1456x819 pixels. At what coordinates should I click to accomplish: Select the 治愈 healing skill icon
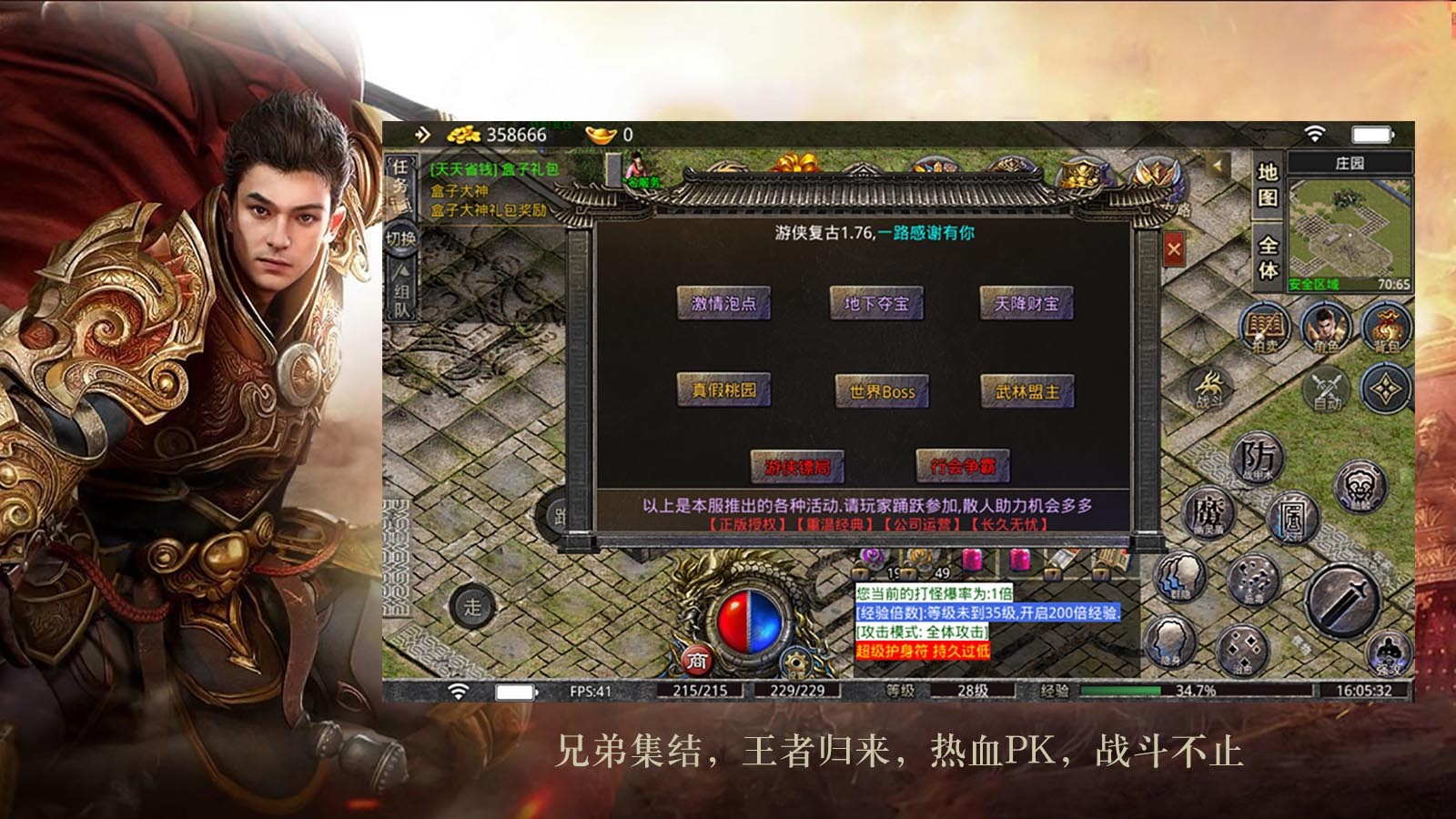1243,652
